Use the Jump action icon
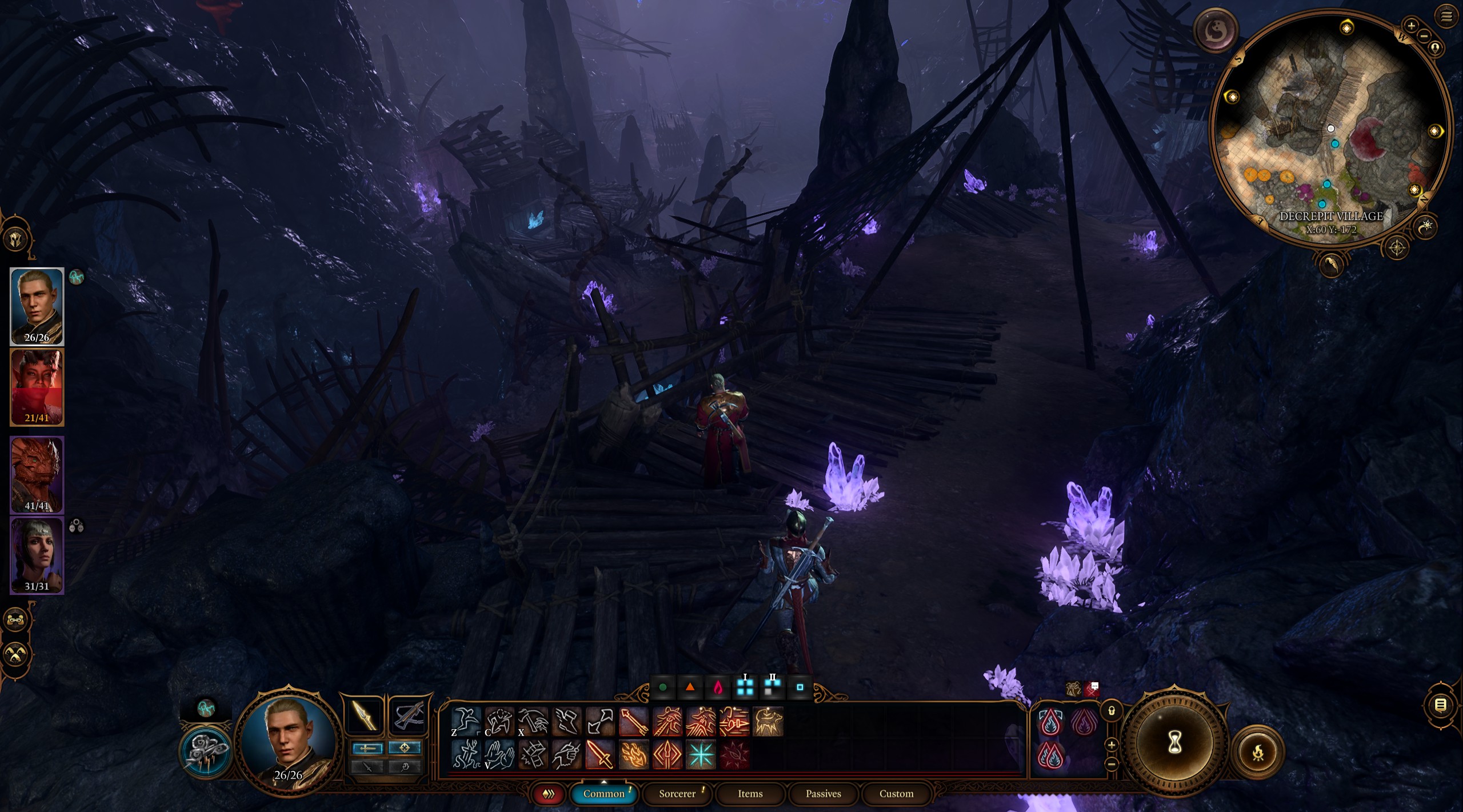This screenshot has width=1463, height=812. pos(466,721)
